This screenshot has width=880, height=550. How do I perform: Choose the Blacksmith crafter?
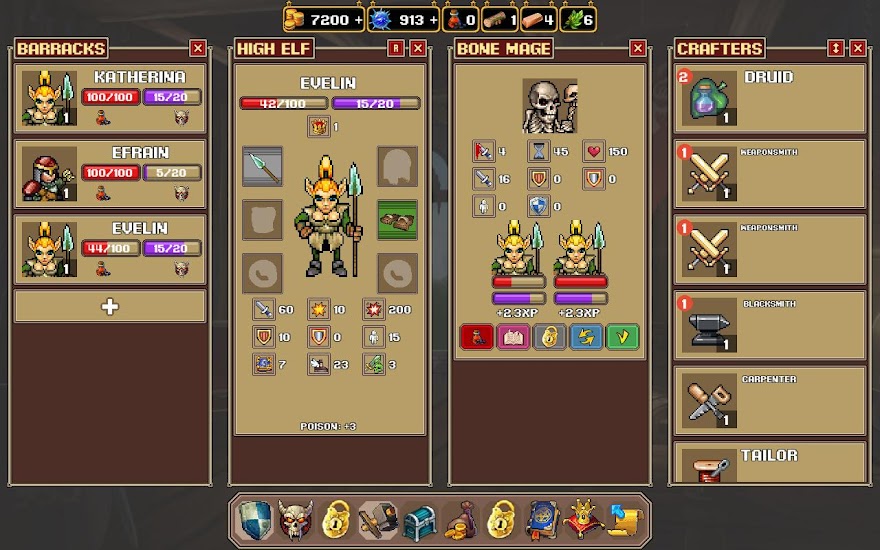click(769, 326)
